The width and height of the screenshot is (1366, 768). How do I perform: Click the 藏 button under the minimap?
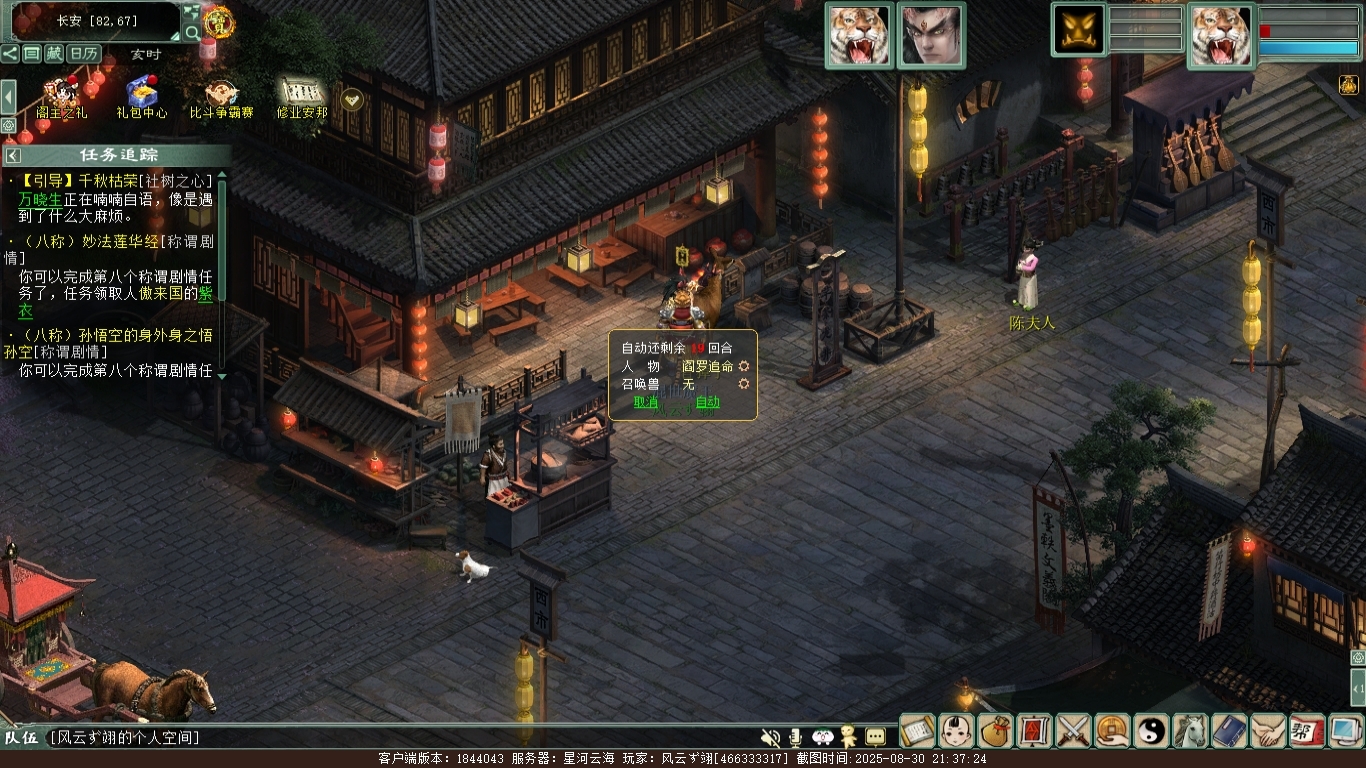[54, 53]
